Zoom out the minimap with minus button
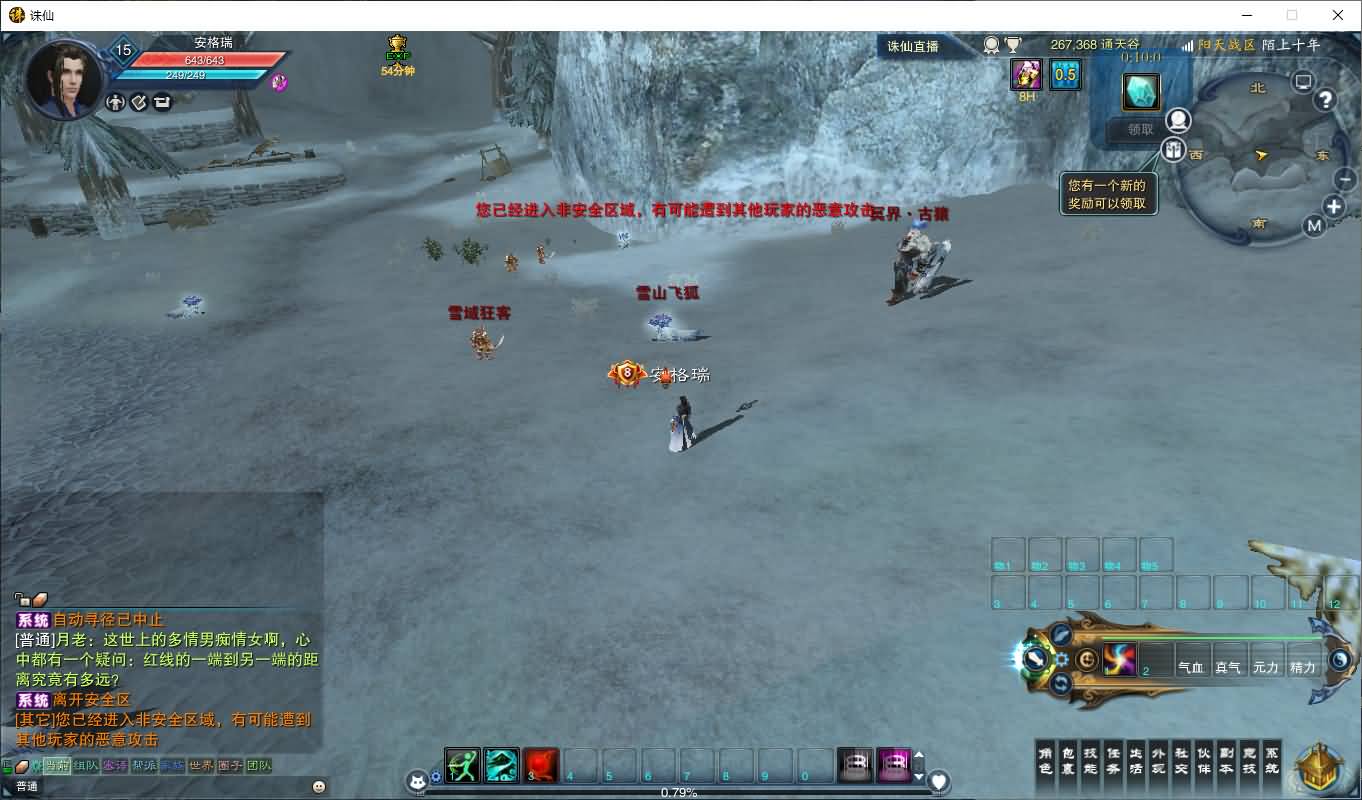The height and width of the screenshot is (800, 1362). pyautogui.click(x=1345, y=179)
